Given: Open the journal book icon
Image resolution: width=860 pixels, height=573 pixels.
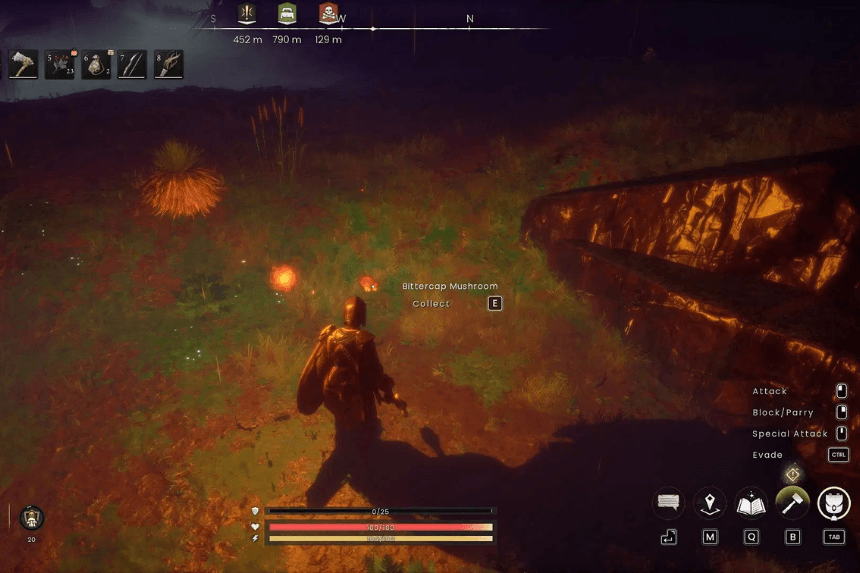Looking at the screenshot, I should pyautogui.click(x=751, y=503).
